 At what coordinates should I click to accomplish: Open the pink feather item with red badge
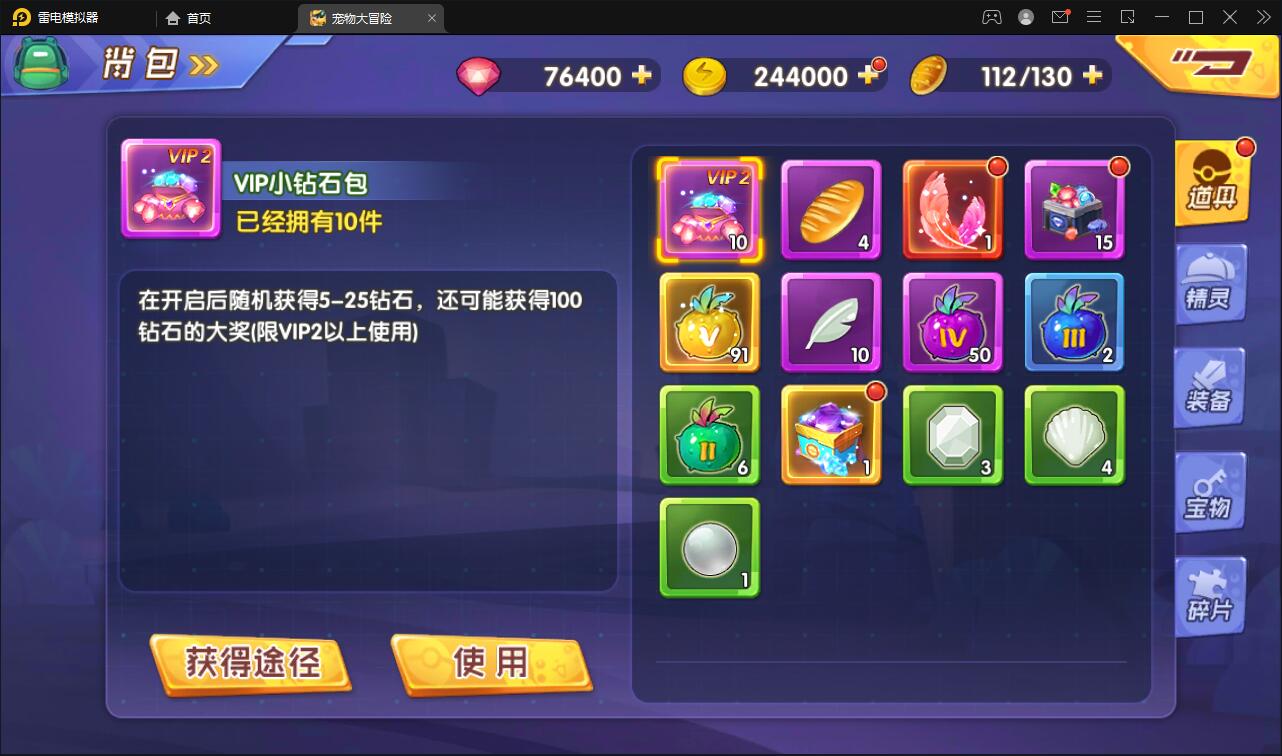952,209
